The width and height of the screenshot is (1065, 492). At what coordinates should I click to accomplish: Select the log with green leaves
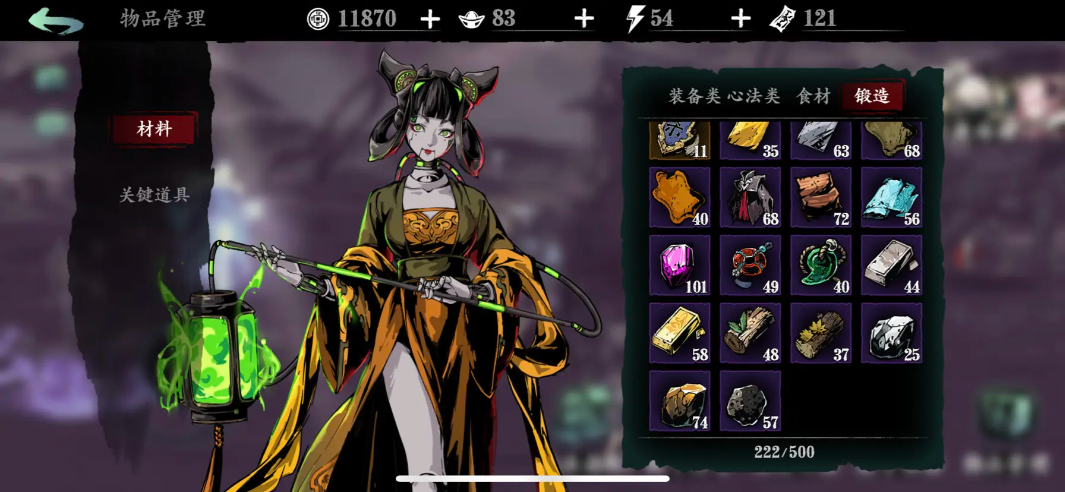[750, 333]
